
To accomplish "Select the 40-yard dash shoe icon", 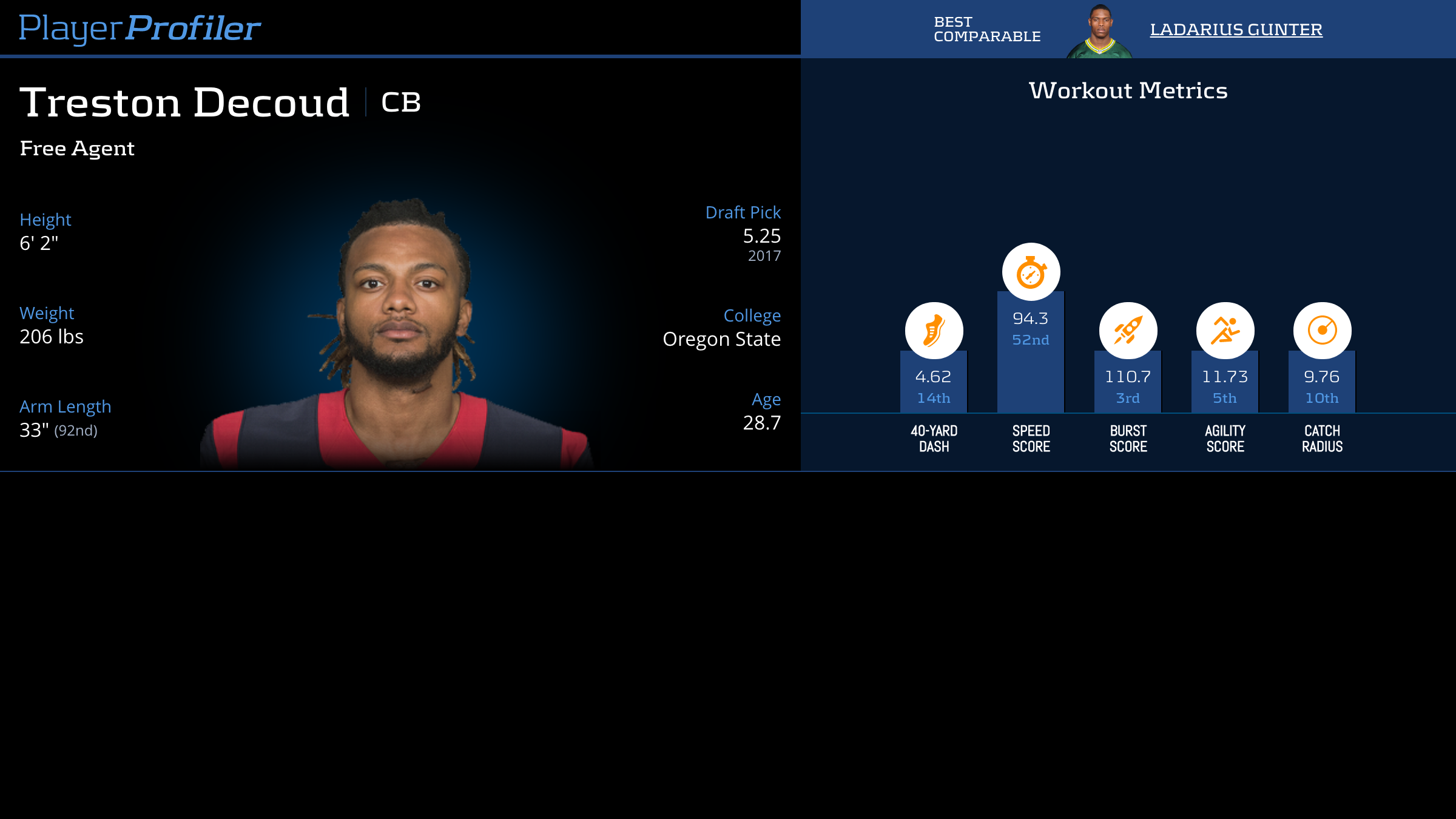I will [x=934, y=331].
